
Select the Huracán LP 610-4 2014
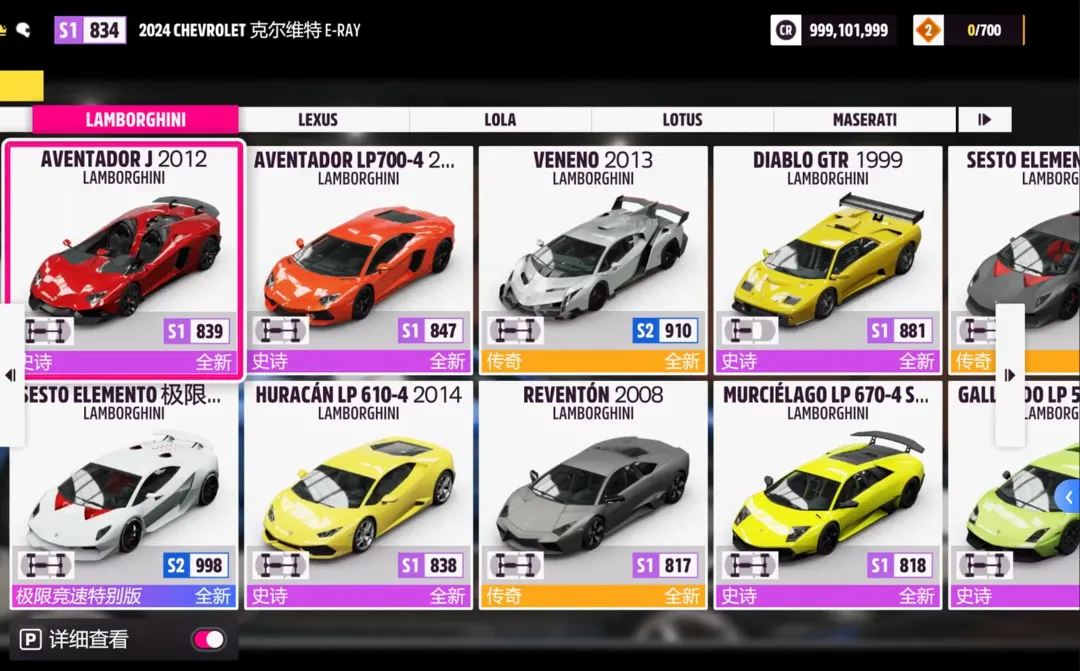point(358,495)
